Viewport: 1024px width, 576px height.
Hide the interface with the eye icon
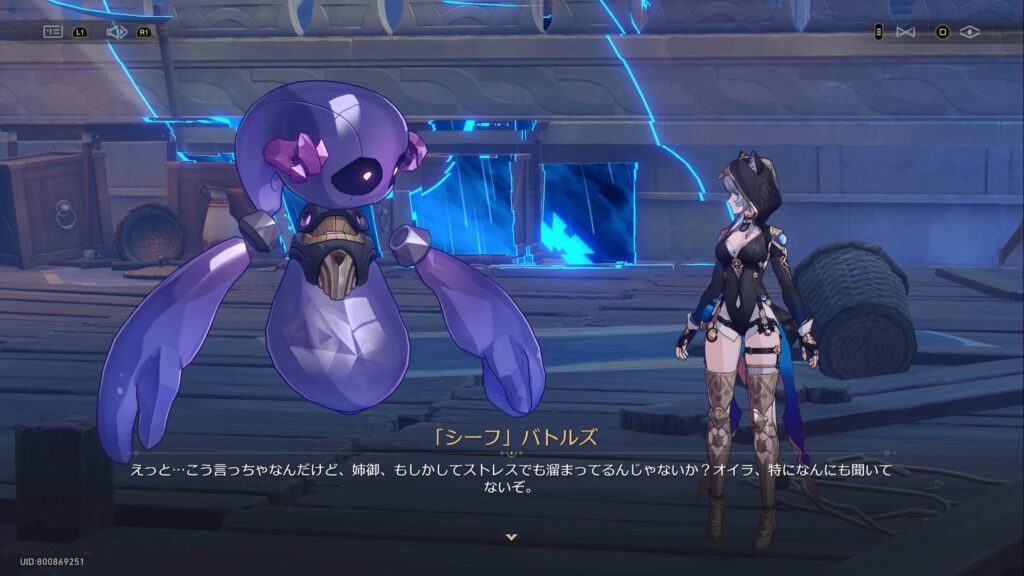coord(968,32)
